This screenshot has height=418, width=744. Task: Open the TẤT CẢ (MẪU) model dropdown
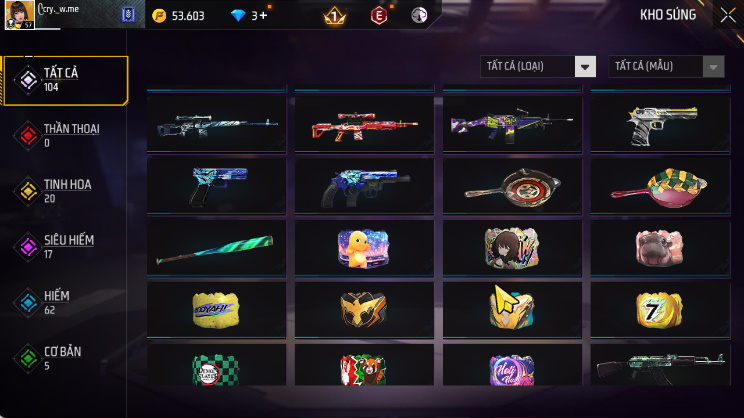click(x=666, y=66)
